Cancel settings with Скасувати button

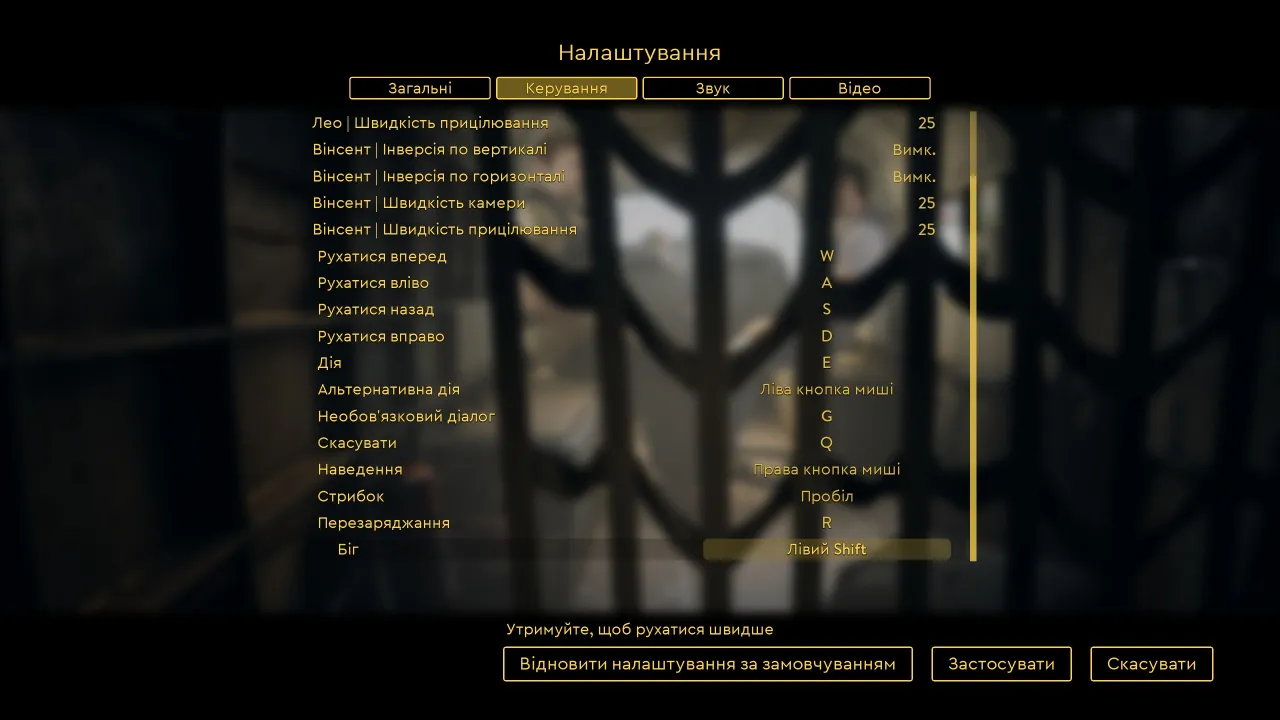pos(1151,664)
